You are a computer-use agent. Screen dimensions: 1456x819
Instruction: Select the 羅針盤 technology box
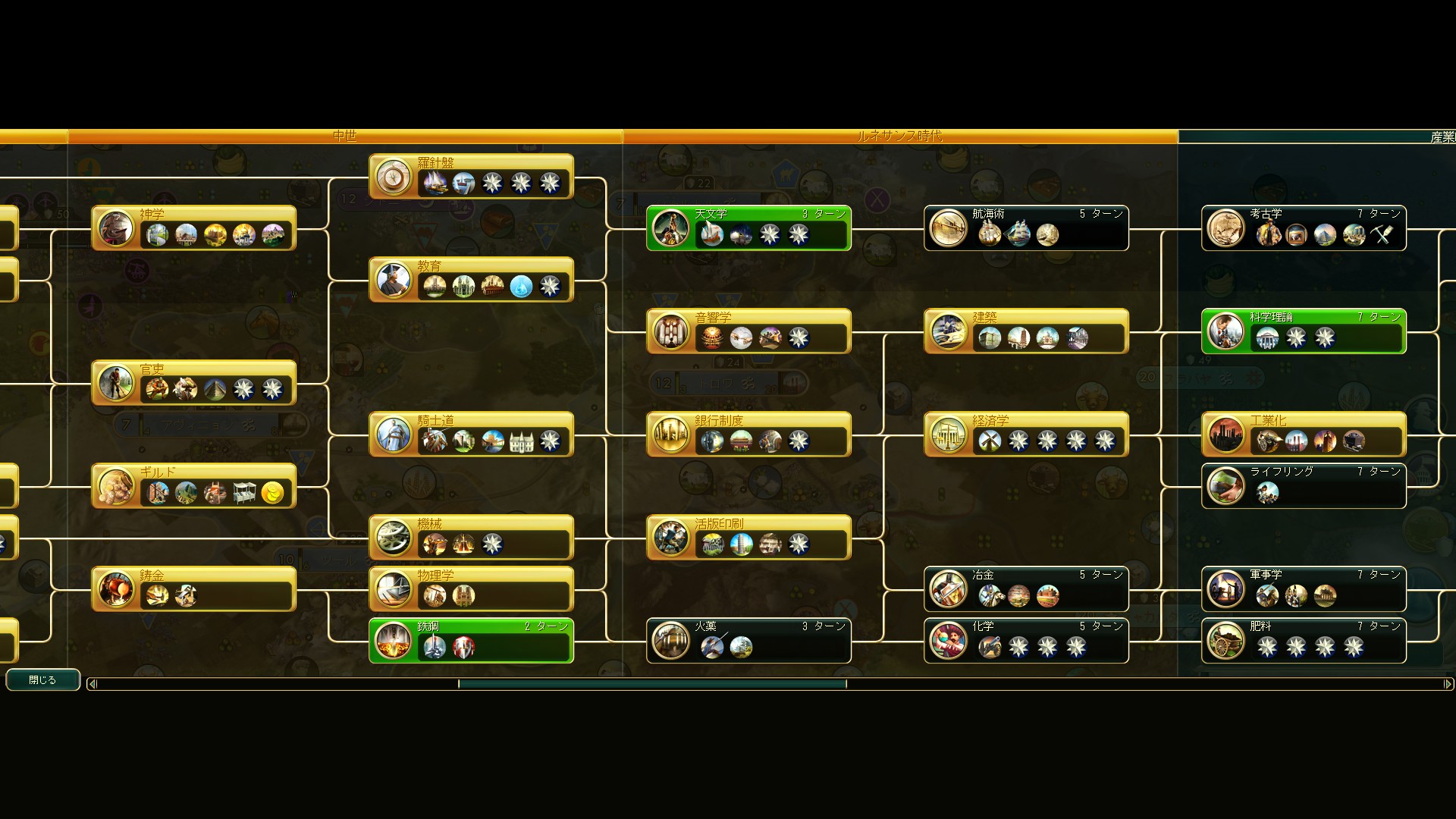471,176
